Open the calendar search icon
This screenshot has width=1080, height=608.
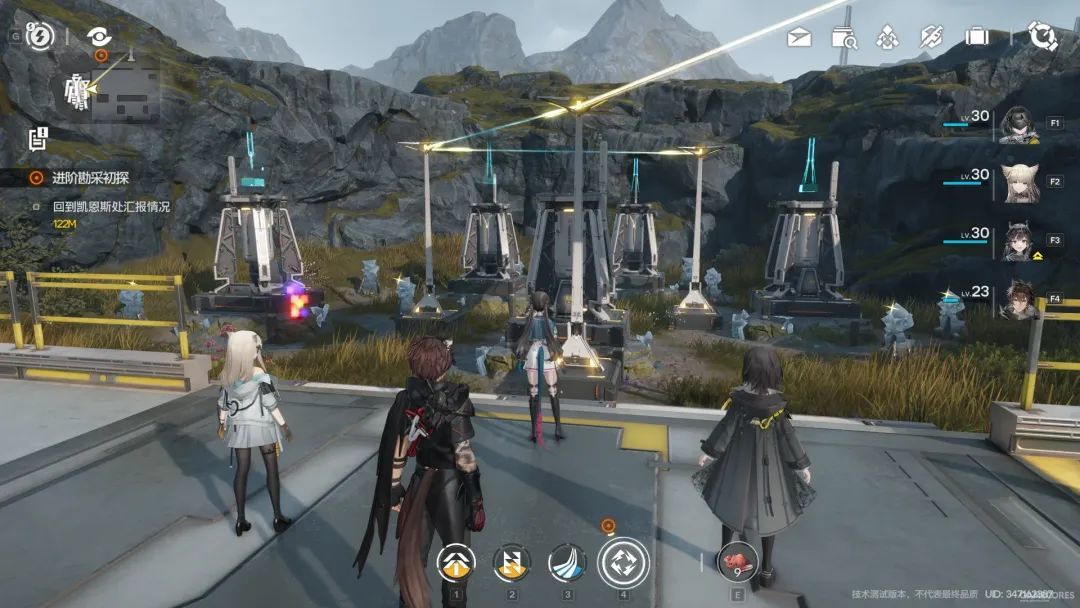coord(844,38)
